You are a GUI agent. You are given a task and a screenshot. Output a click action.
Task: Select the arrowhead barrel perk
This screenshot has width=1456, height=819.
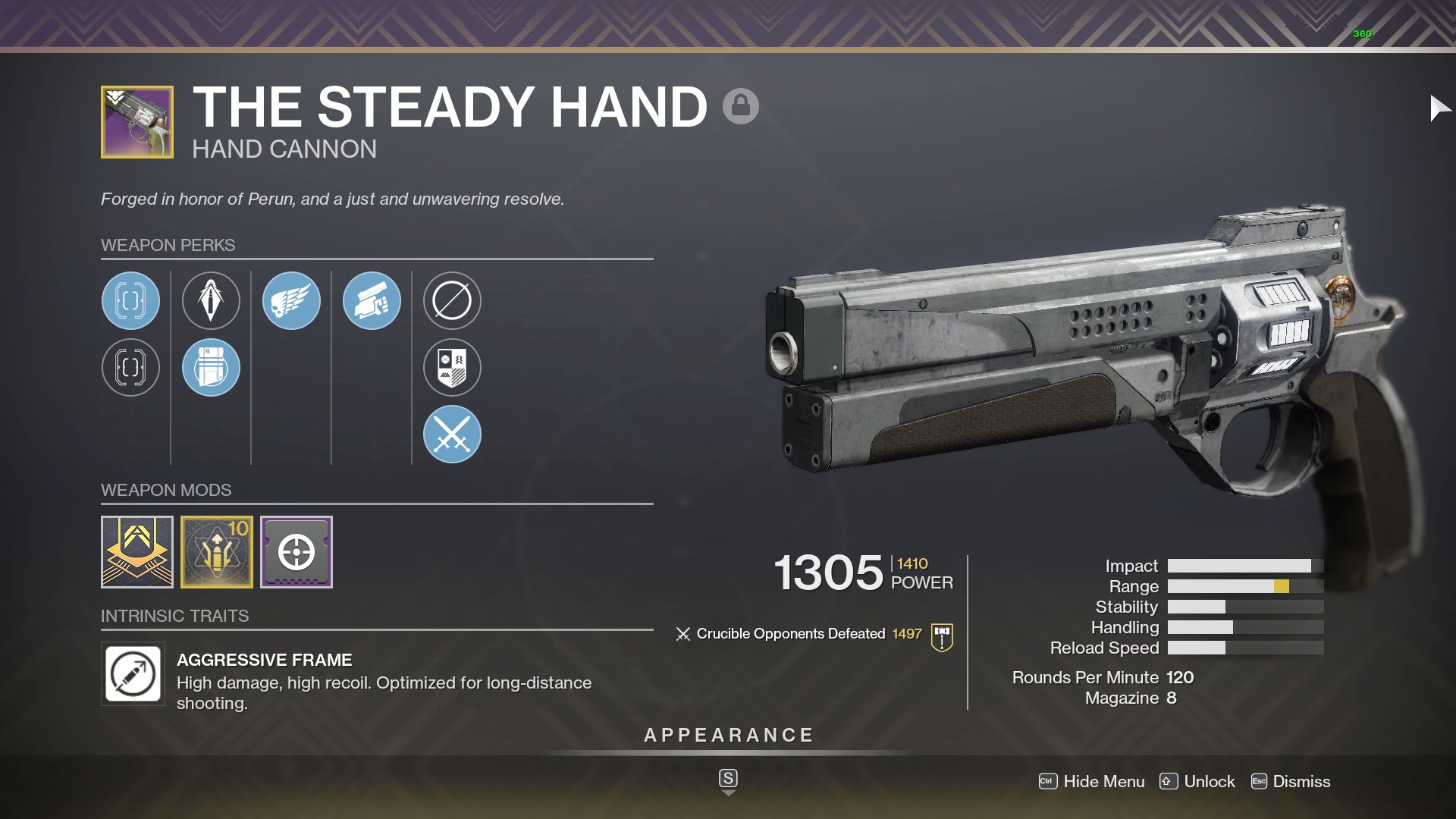(x=211, y=300)
